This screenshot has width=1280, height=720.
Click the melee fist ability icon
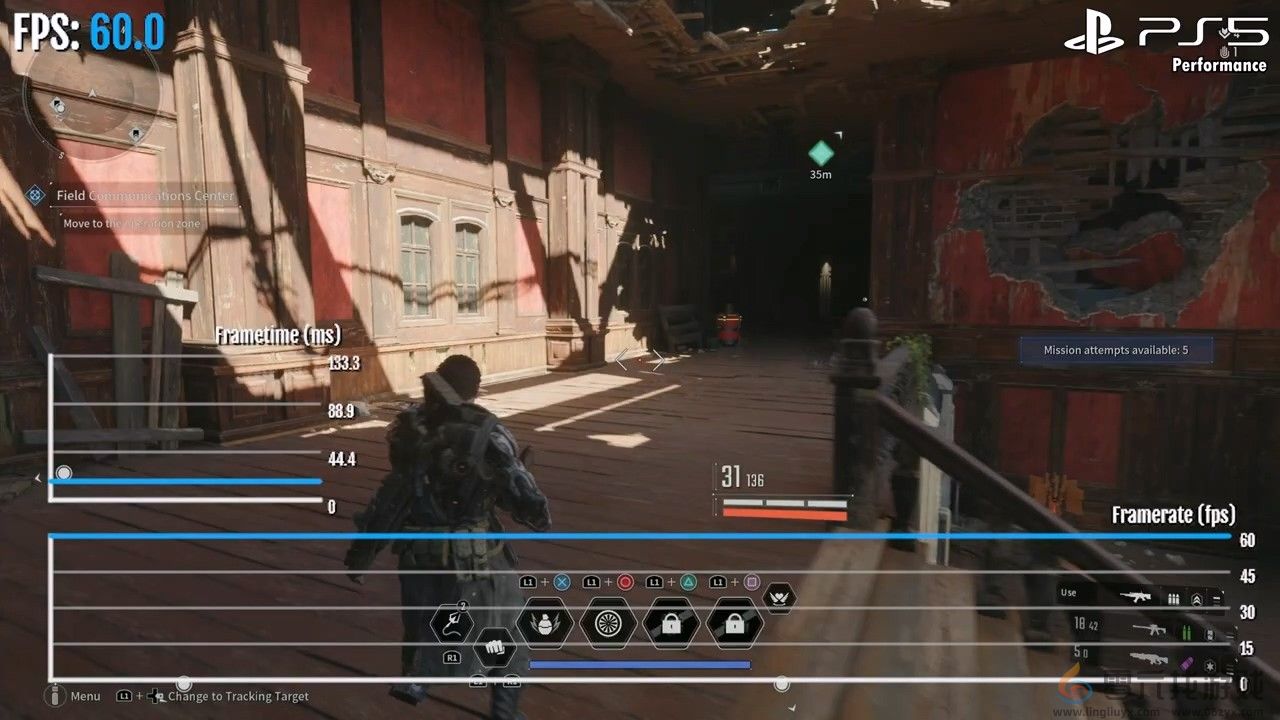pos(495,647)
